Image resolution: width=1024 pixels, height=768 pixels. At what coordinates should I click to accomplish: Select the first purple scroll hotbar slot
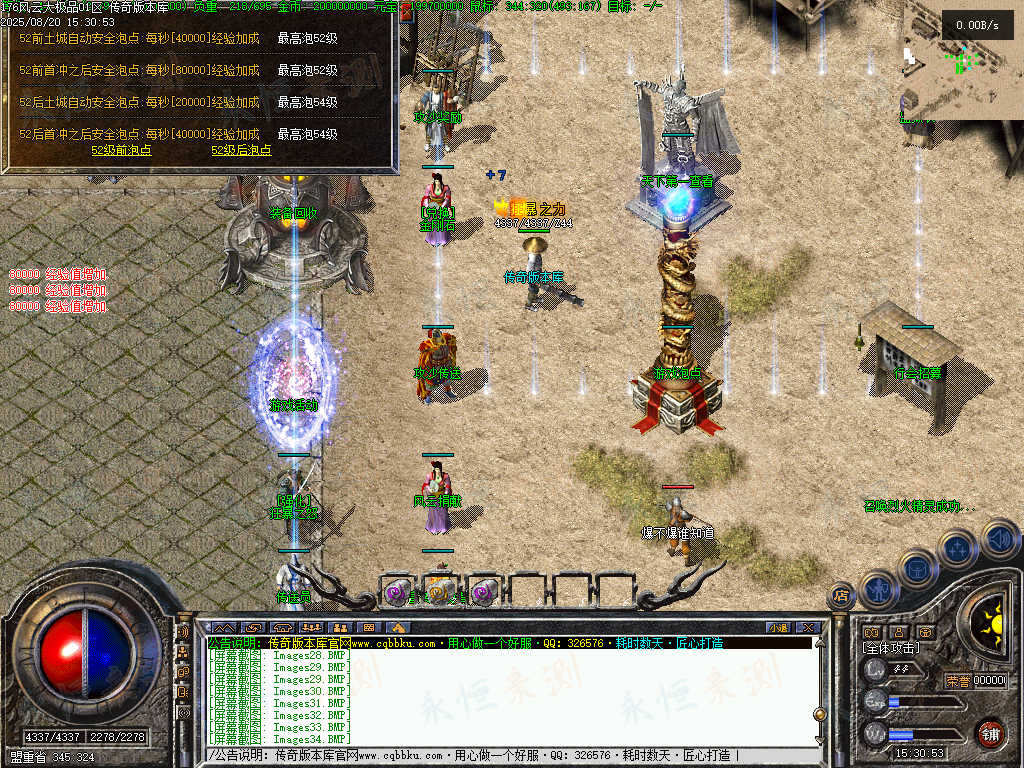397,592
